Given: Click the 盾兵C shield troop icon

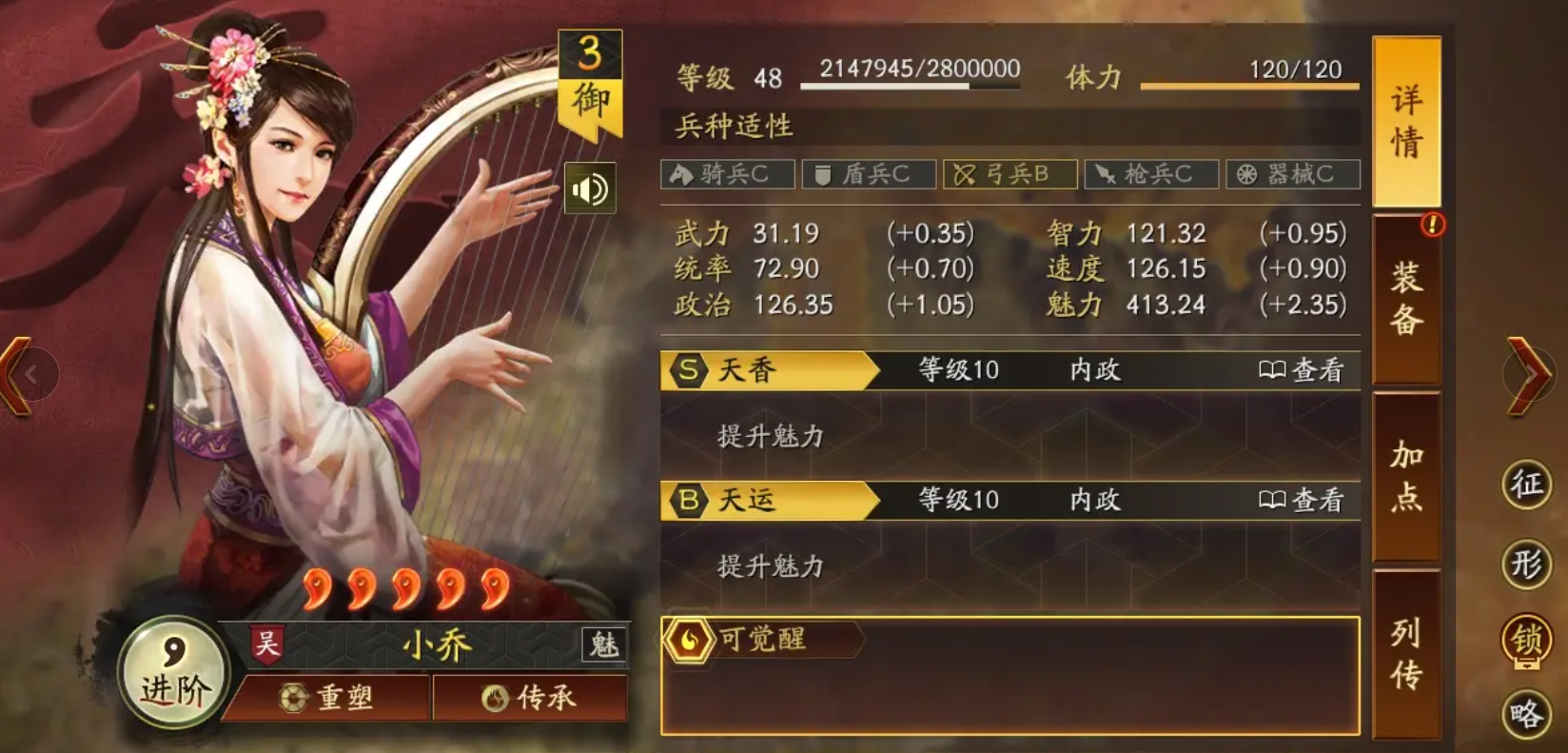Looking at the screenshot, I should [869, 174].
